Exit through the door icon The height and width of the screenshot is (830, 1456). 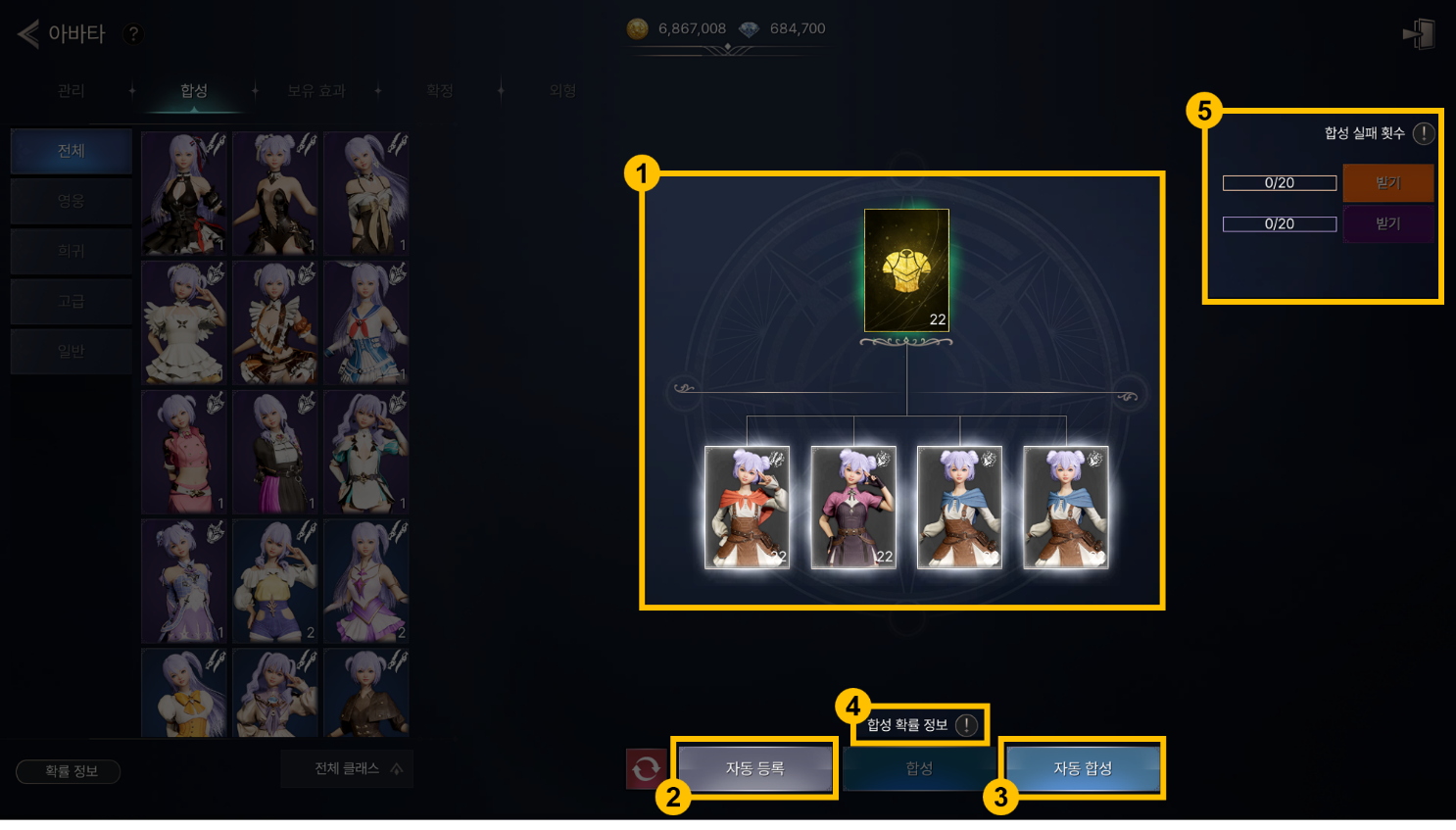(1420, 34)
